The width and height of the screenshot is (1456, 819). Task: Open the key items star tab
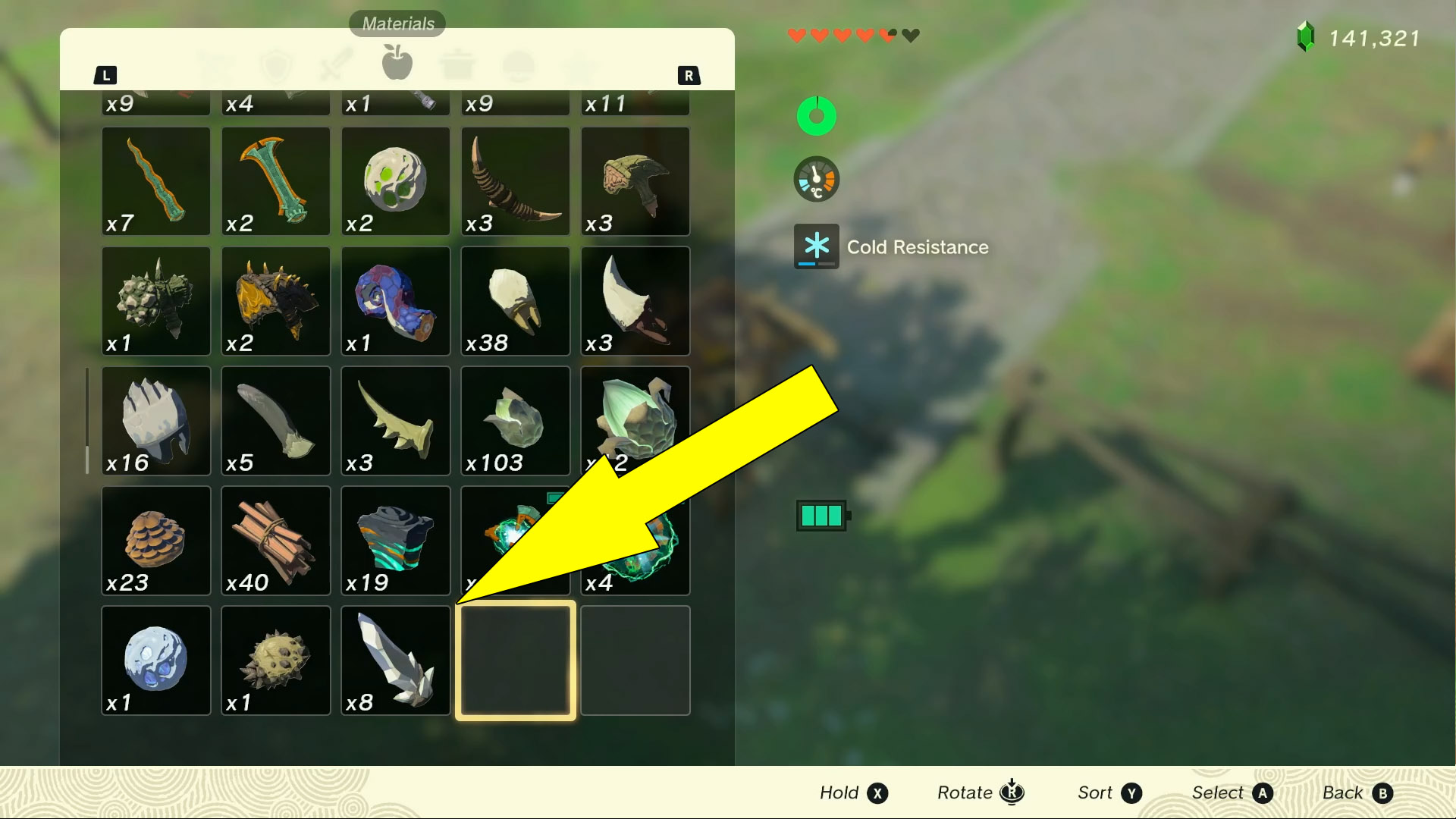coord(580,64)
